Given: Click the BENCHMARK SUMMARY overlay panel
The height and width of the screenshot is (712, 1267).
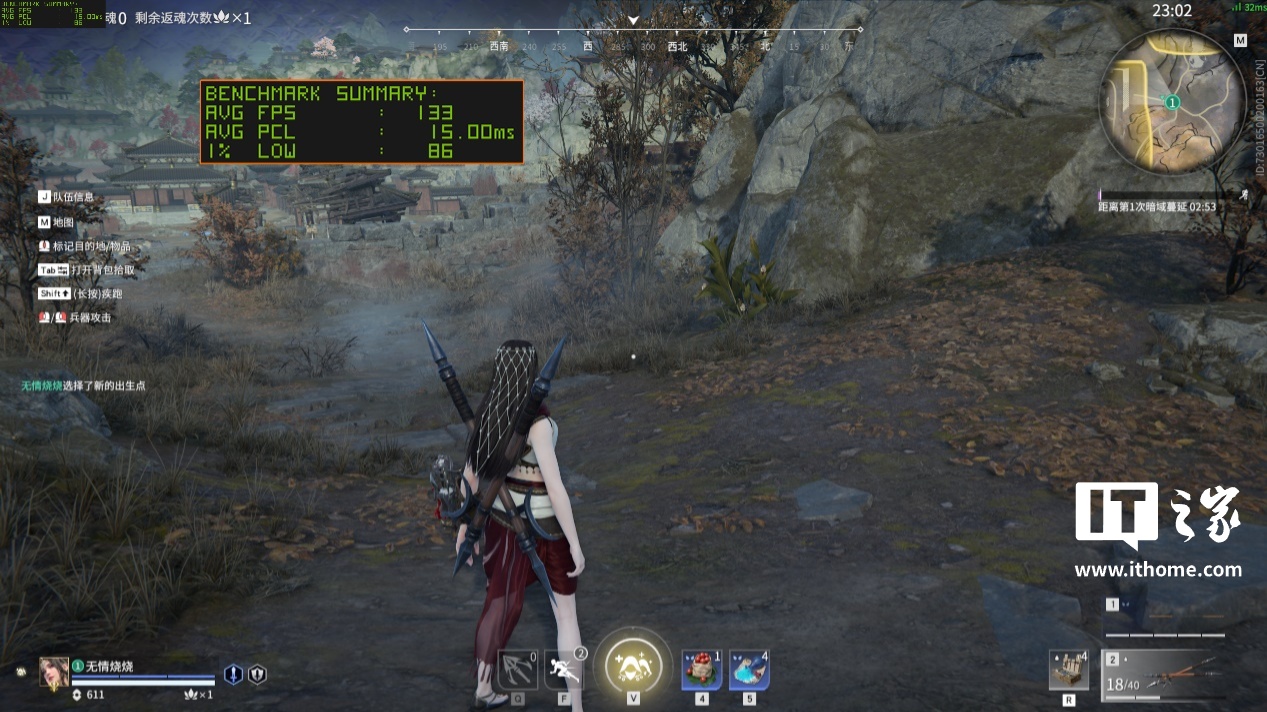Looking at the screenshot, I should [361, 122].
